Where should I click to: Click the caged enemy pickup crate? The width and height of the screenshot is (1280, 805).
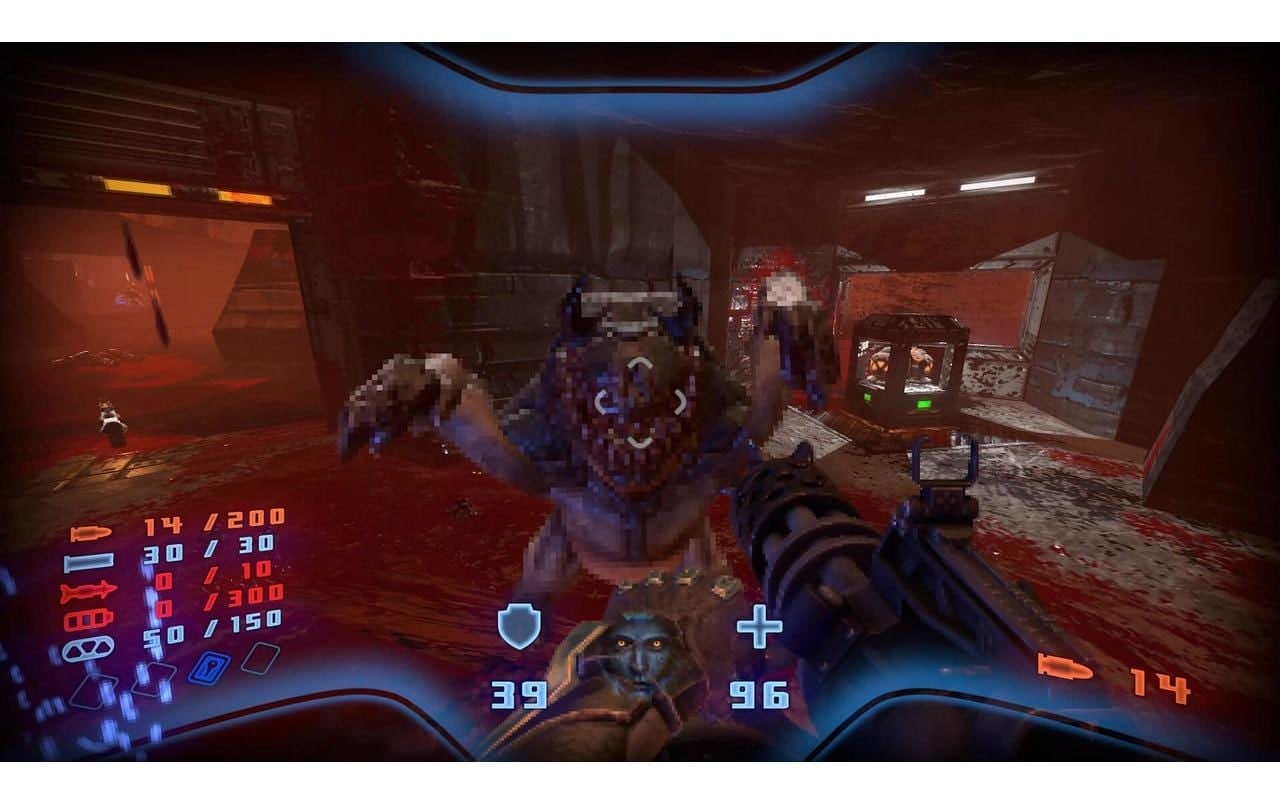(912, 370)
